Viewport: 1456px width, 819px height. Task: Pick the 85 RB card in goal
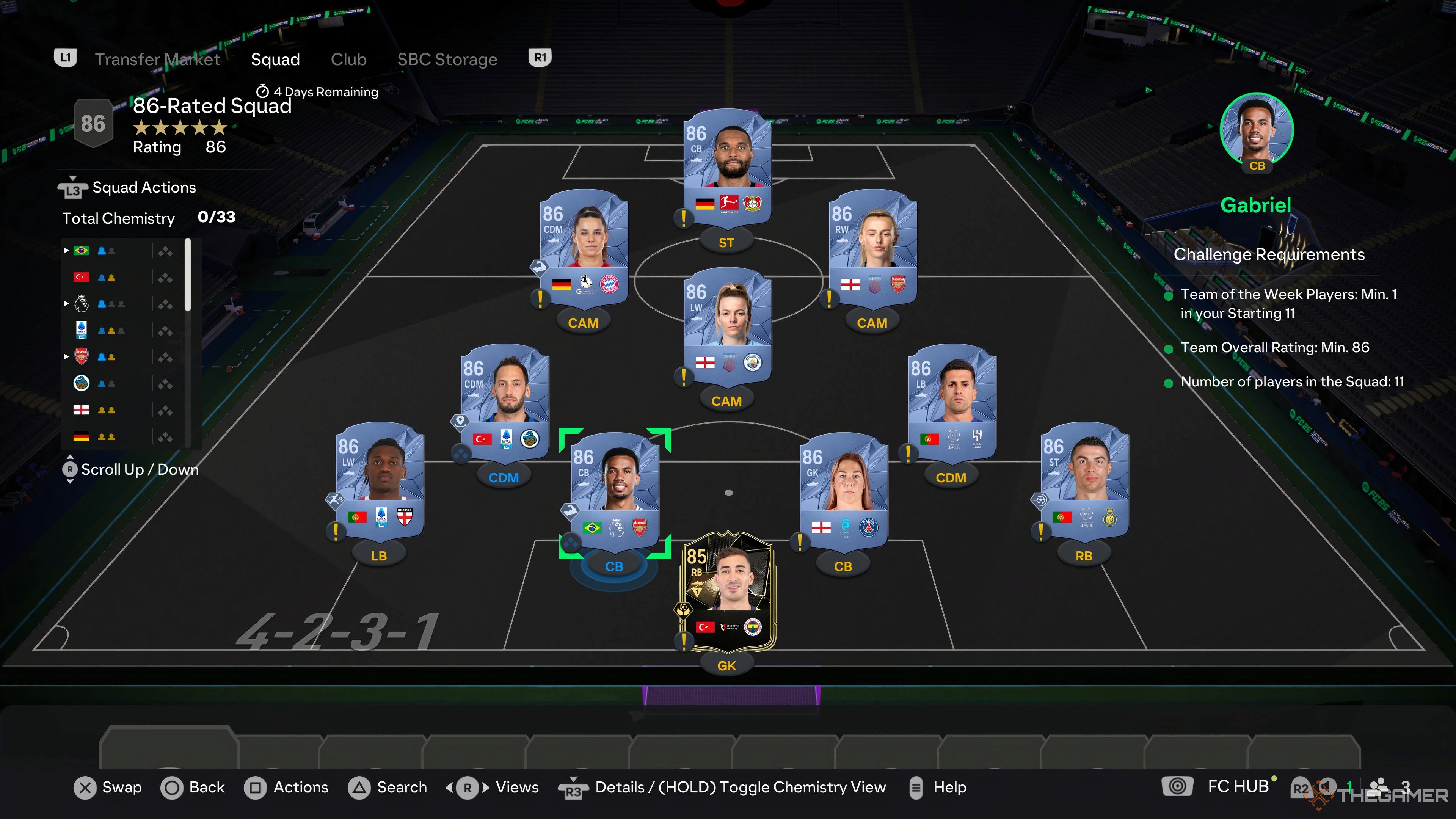click(728, 591)
